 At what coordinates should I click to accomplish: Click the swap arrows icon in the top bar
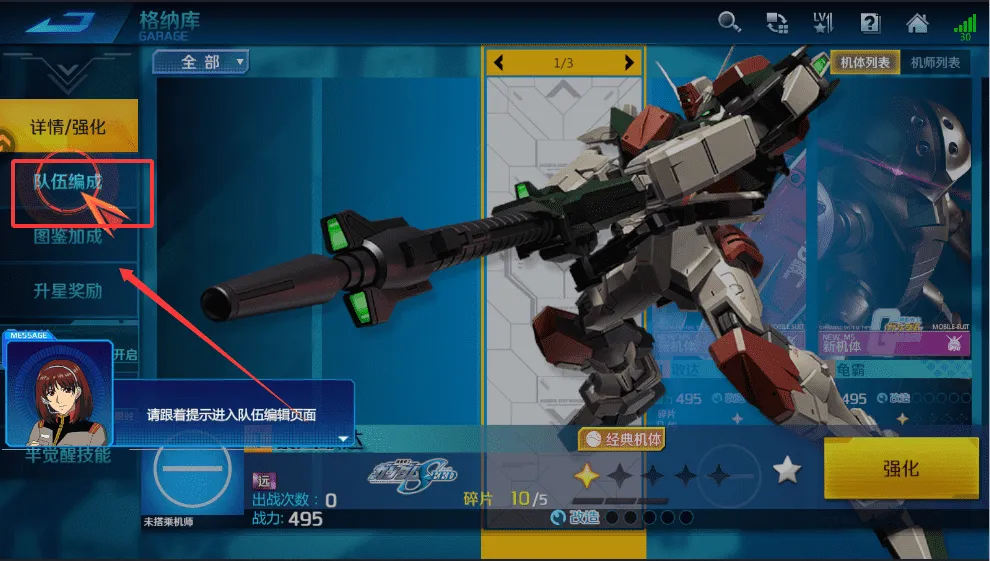pos(777,22)
